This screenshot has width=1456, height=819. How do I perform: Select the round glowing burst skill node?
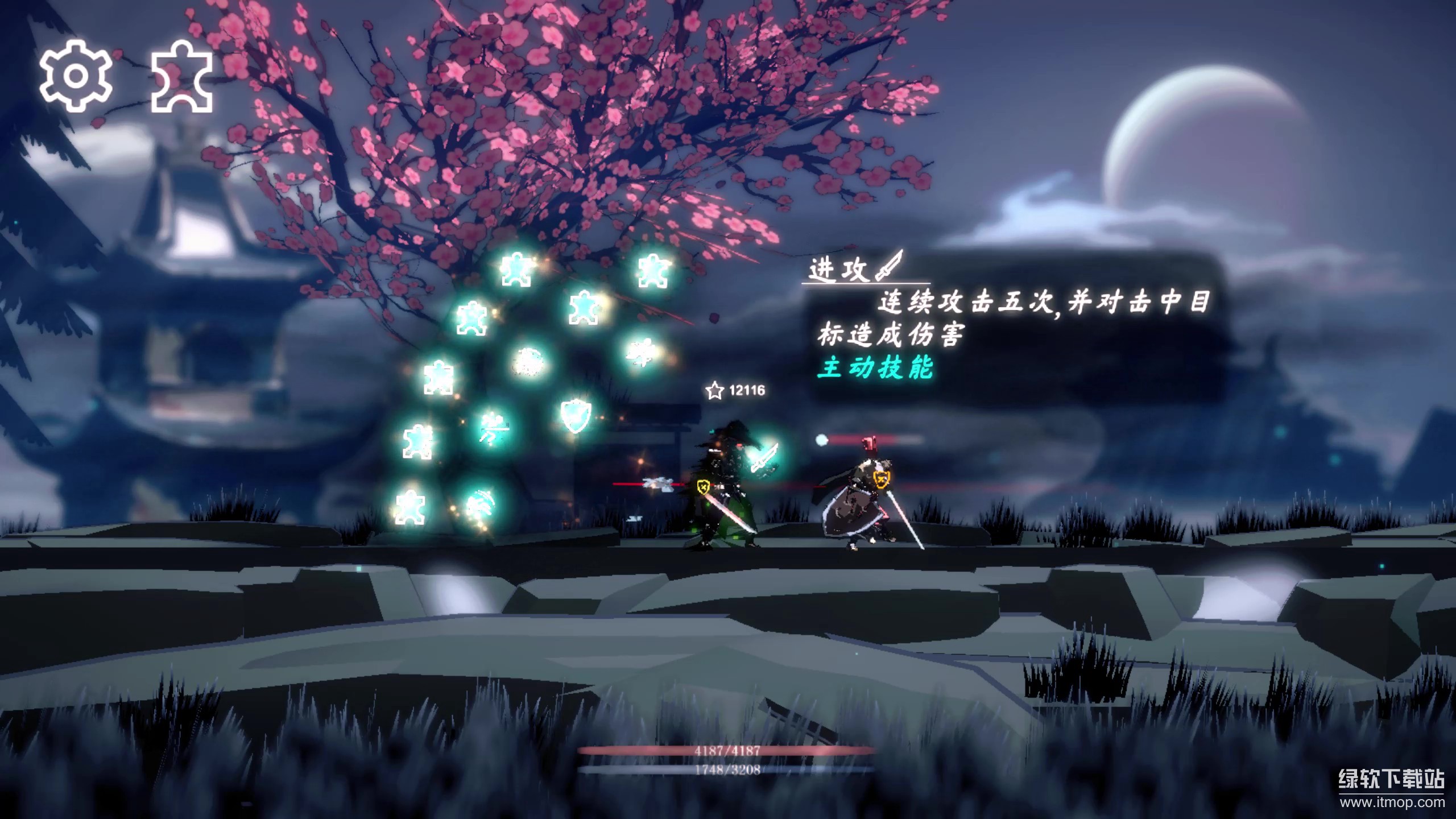pyautogui.click(x=527, y=362)
